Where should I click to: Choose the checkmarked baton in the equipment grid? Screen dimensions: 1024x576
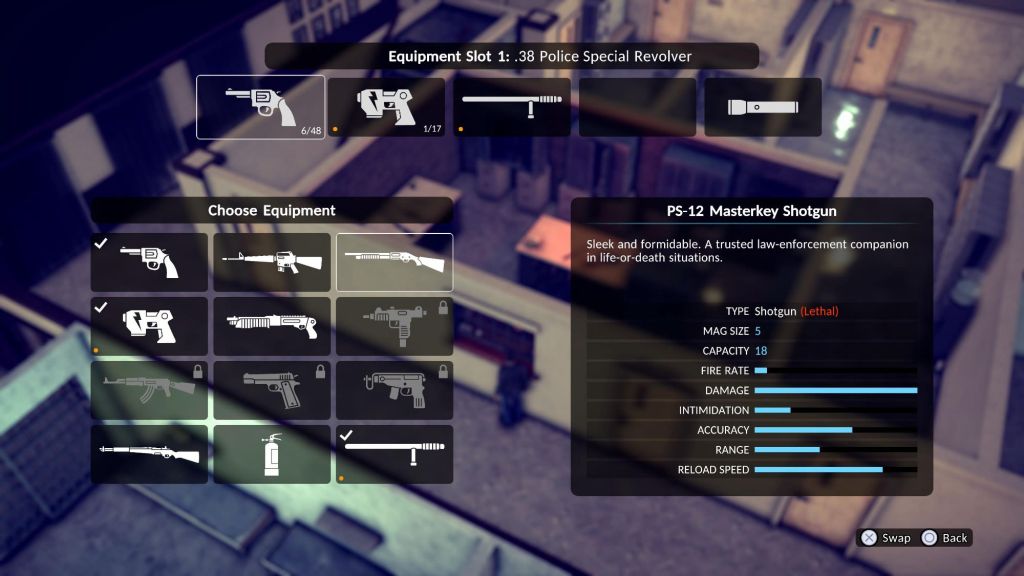[394, 454]
